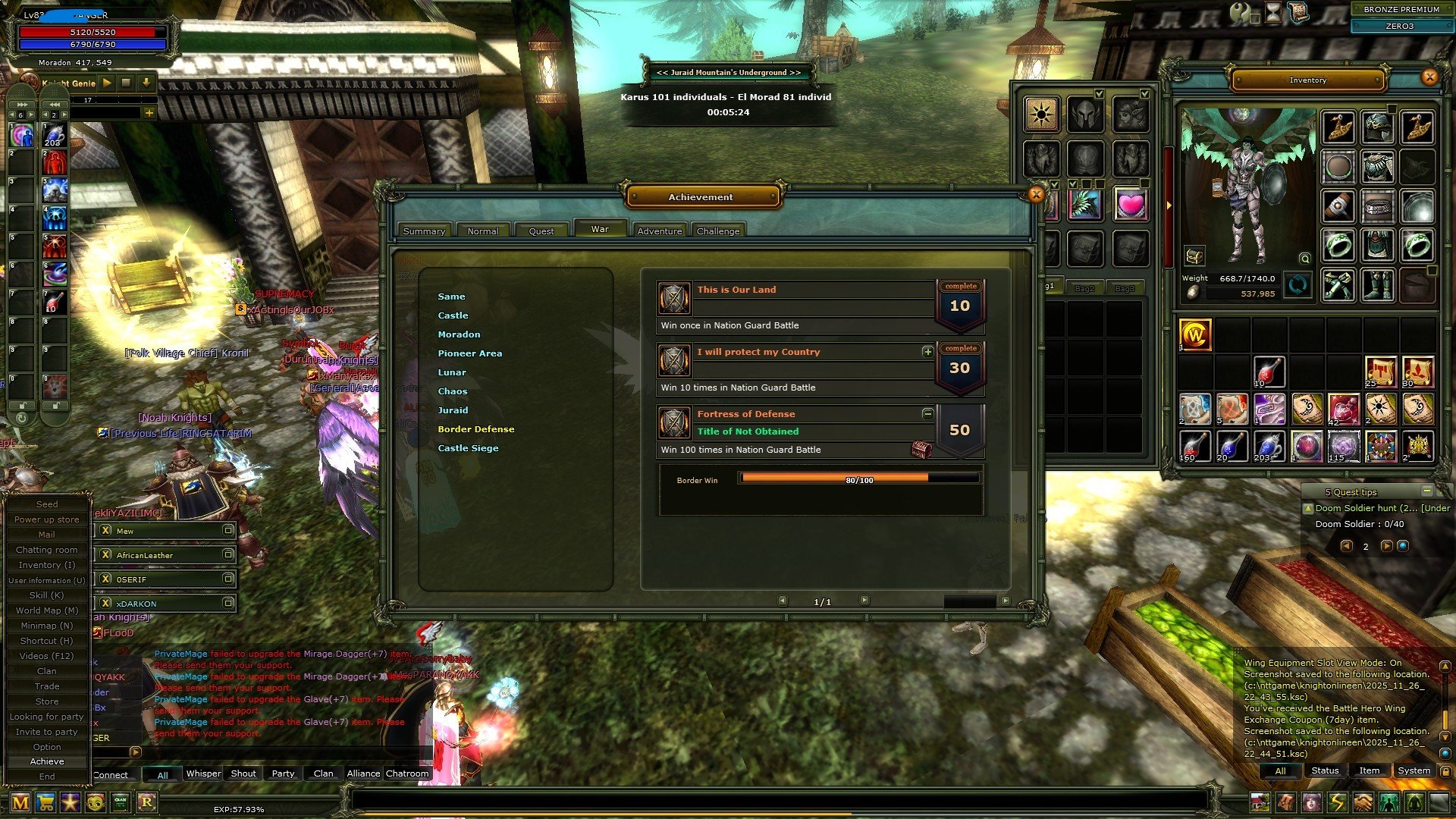Show the System message log tab
The height and width of the screenshot is (819, 1456).
[1414, 770]
